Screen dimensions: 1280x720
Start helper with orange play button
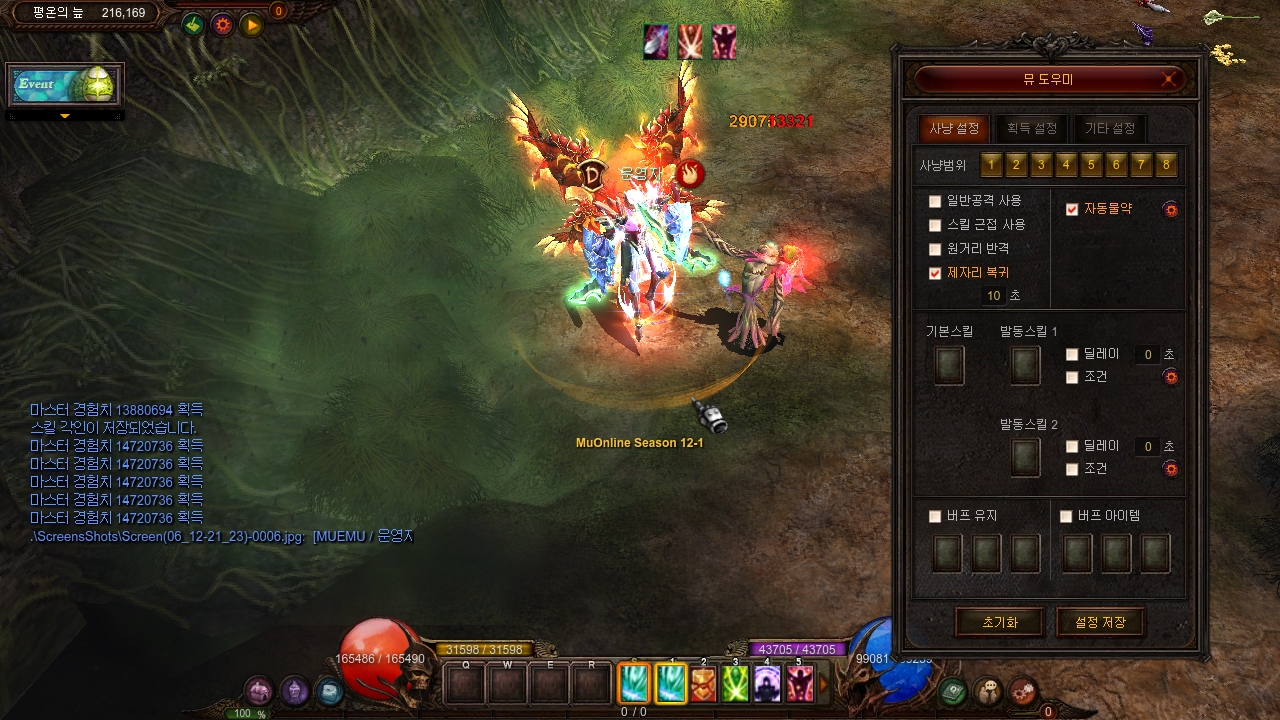coord(251,25)
